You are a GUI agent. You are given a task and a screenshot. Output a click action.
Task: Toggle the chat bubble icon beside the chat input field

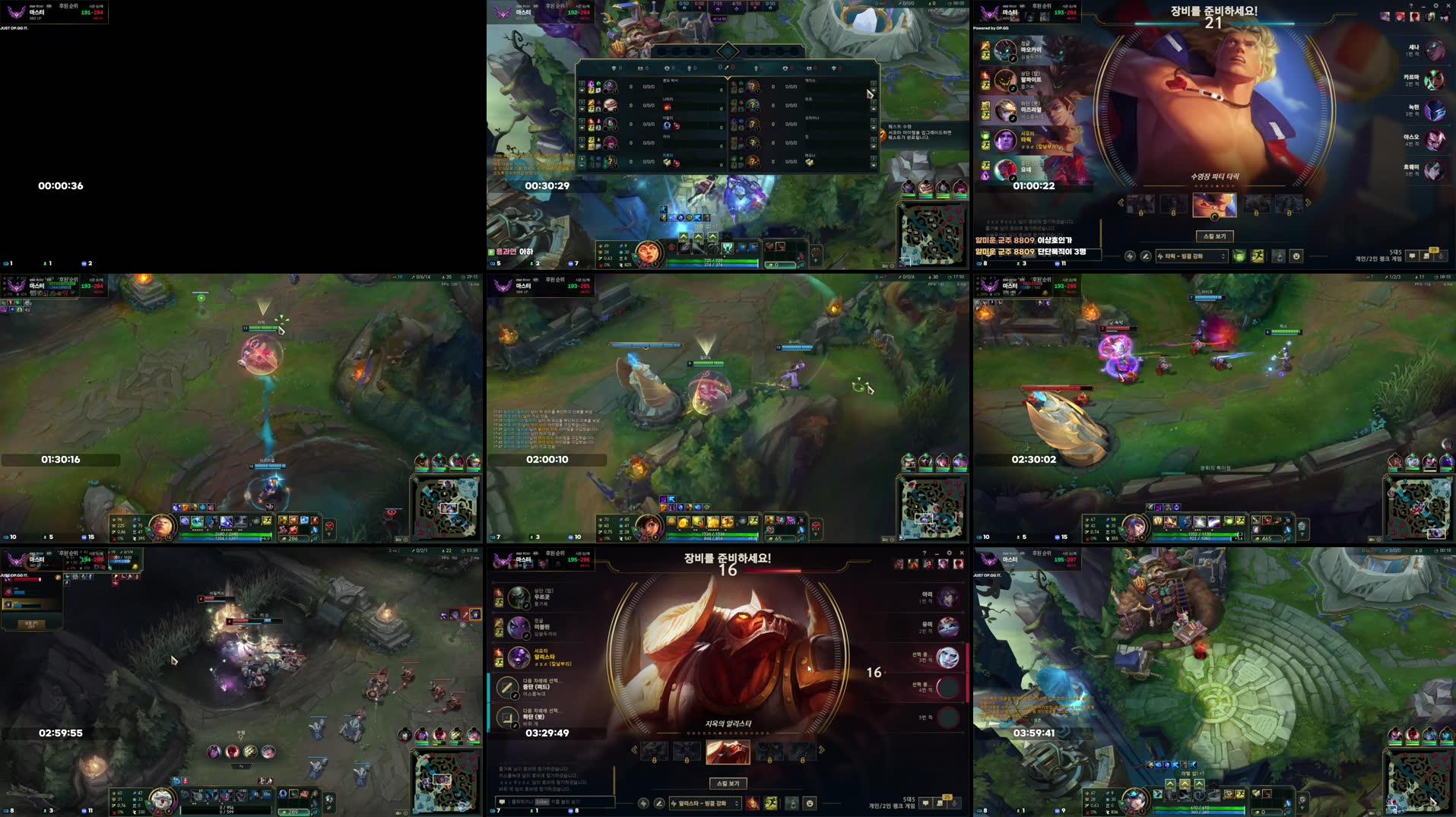click(x=502, y=802)
